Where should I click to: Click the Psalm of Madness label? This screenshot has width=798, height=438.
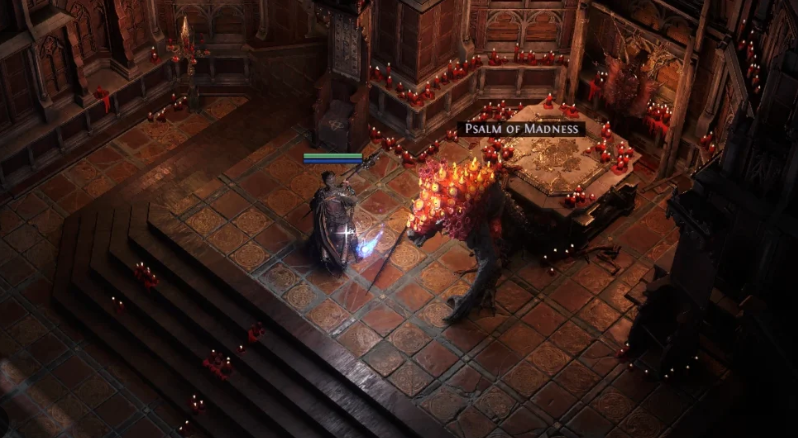point(521,129)
